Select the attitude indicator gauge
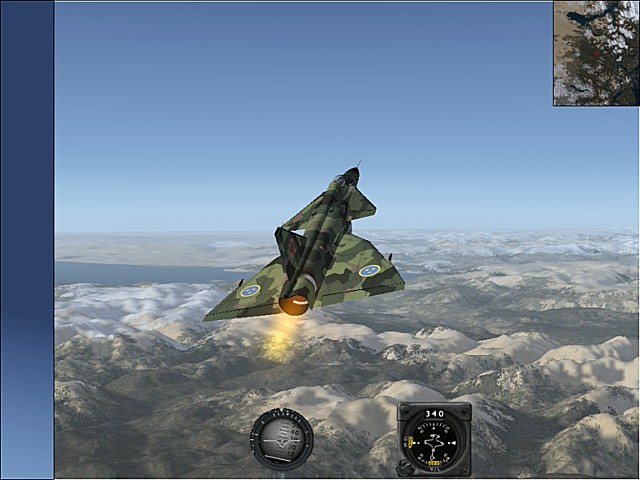Image resolution: width=640 pixels, height=480 pixels. click(281, 439)
